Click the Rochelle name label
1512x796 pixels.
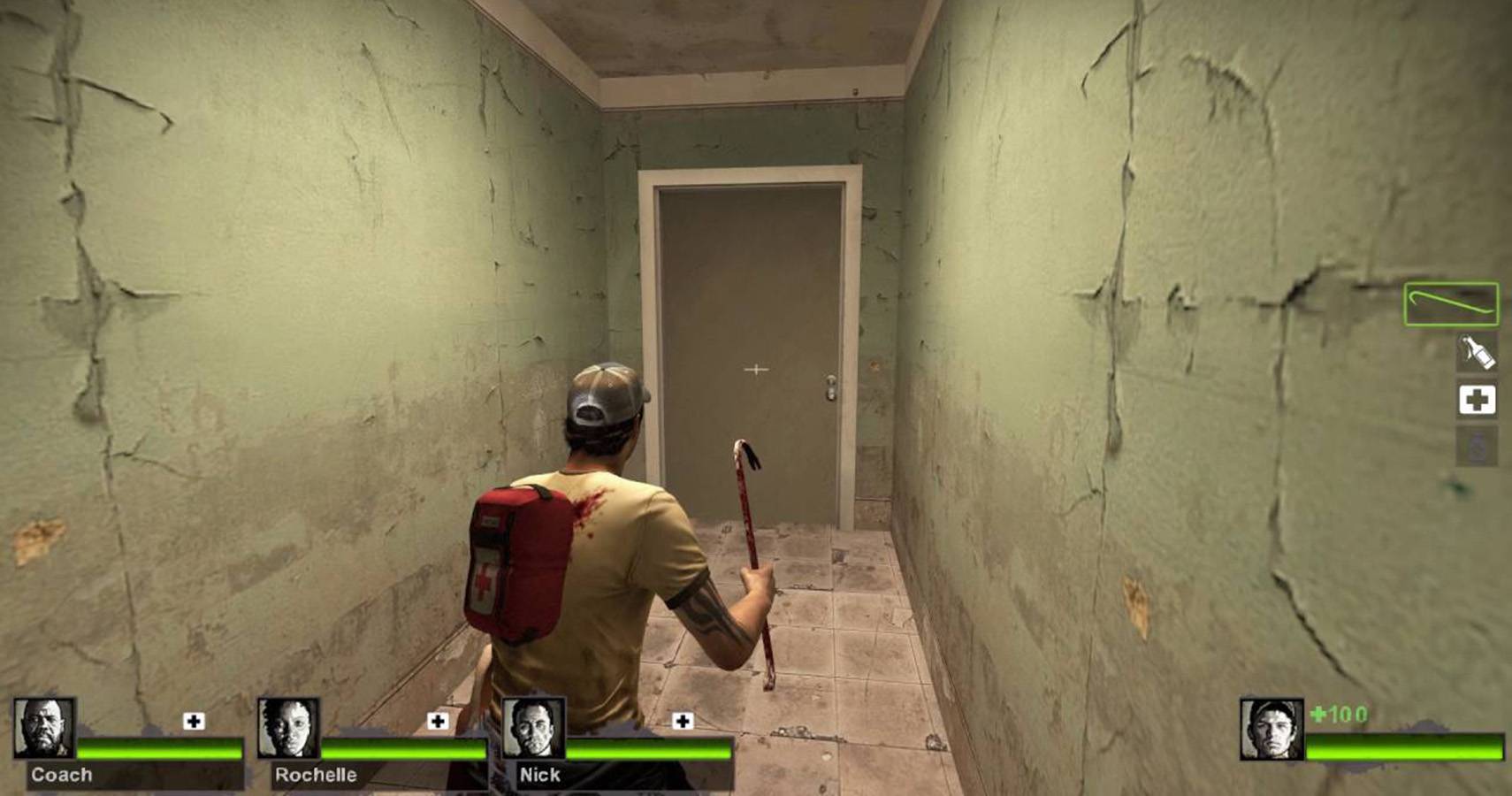[x=315, y=776]
